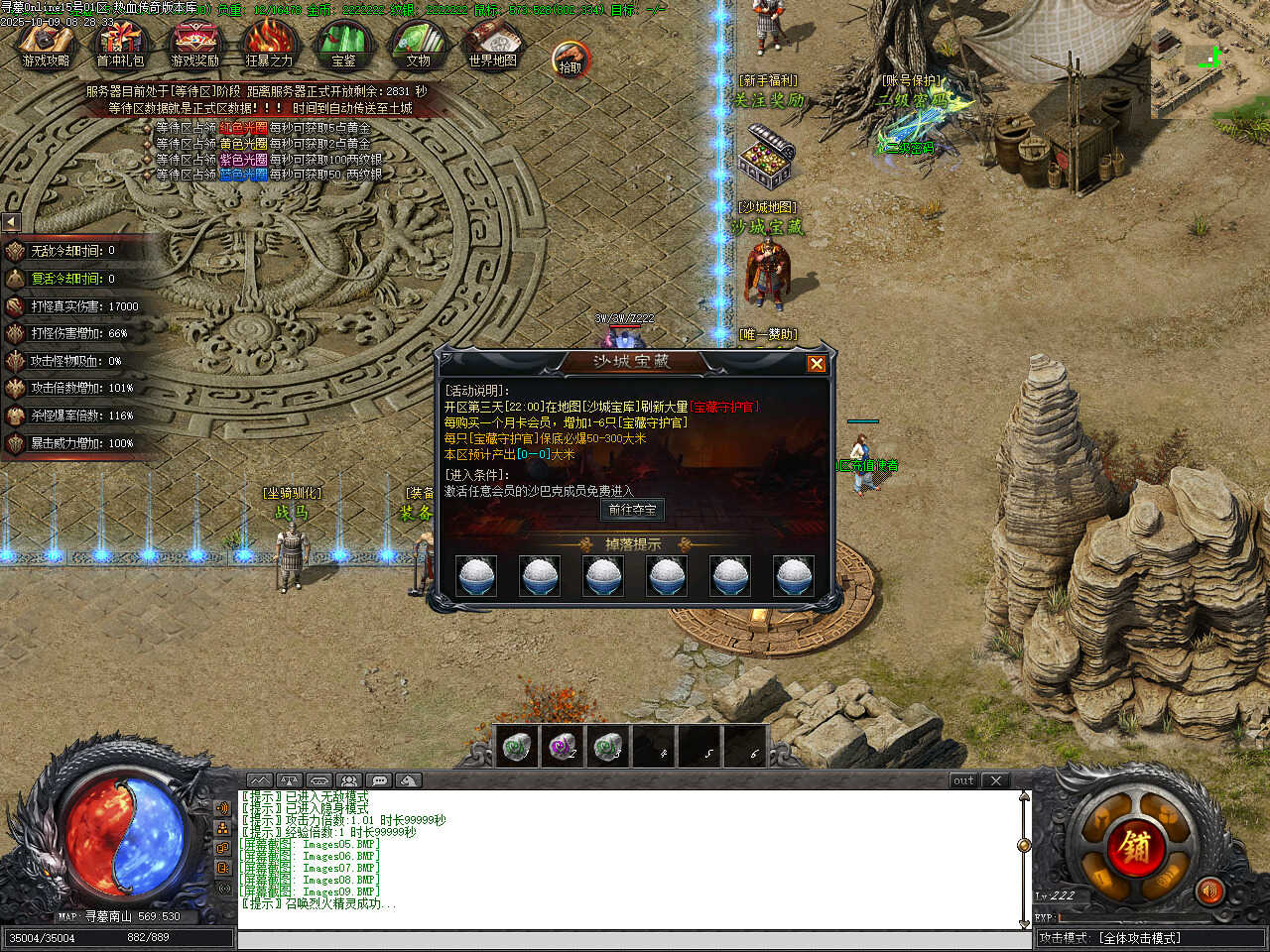Toggle the sound speaker button
The height and width of the screenshot is (952, 1270).
[x=1209, y=892]
